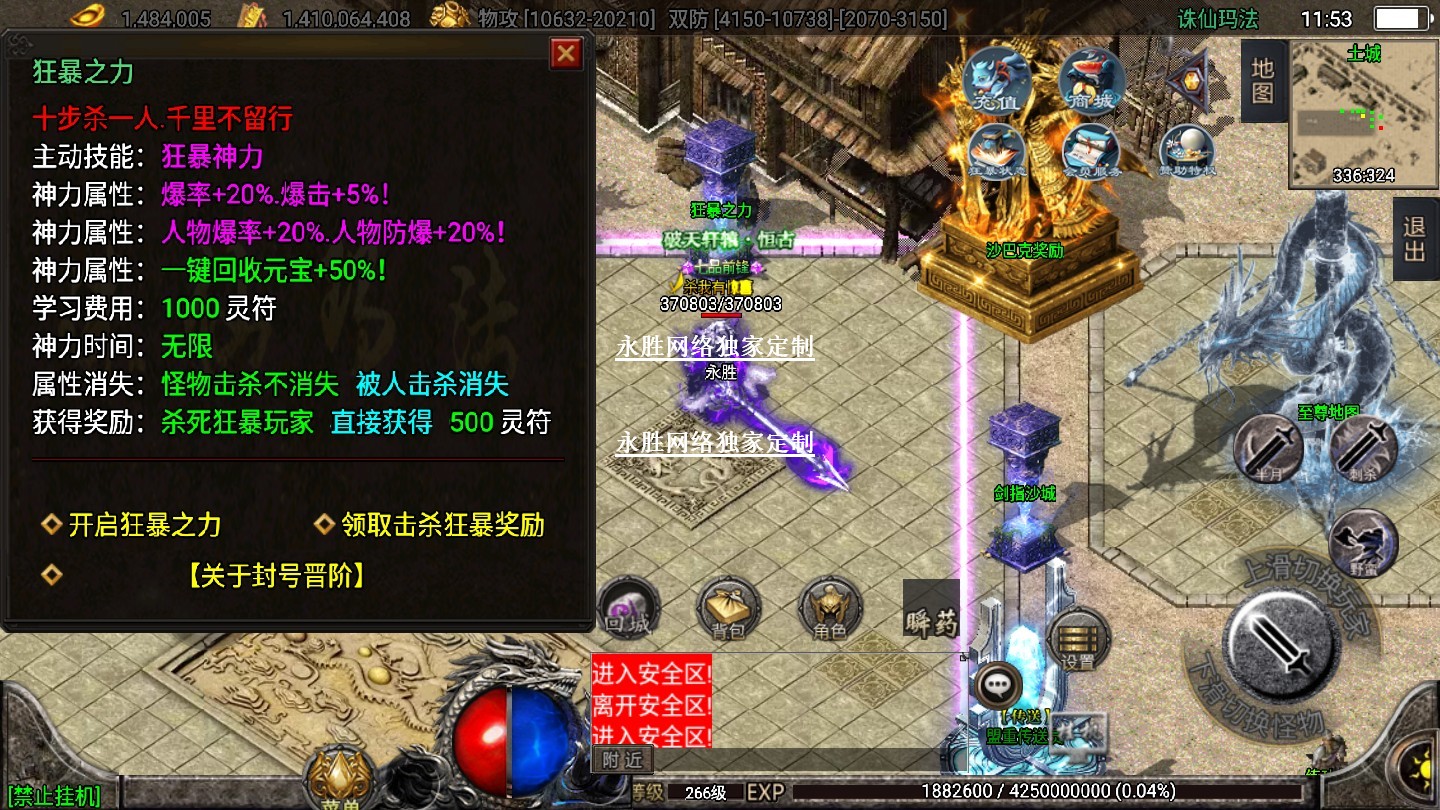This screenshot has height=810, width=1440.
Task: Open the 地图 map button
Action: coord(1262,82)
